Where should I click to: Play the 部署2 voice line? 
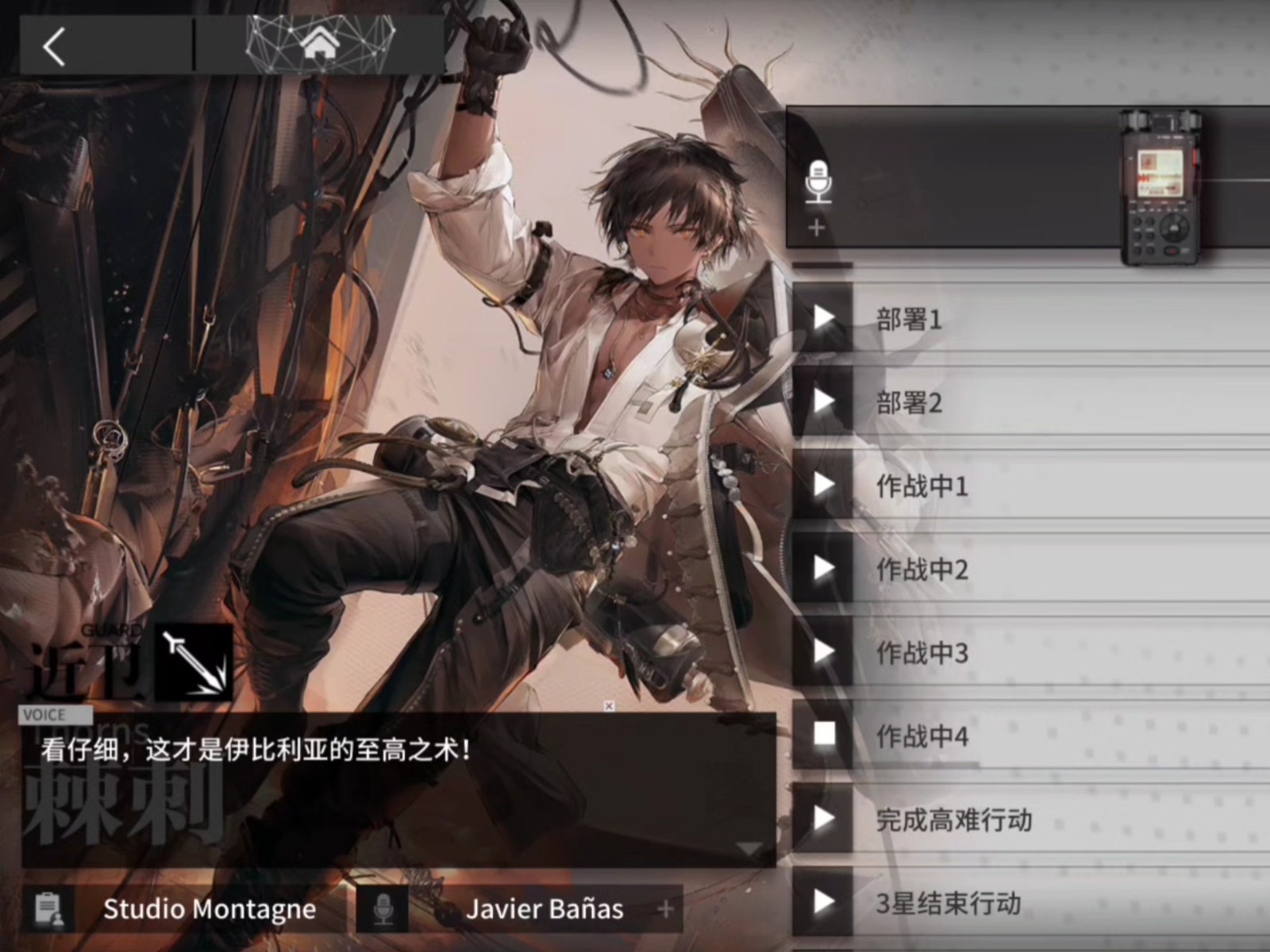coord(823,402)
